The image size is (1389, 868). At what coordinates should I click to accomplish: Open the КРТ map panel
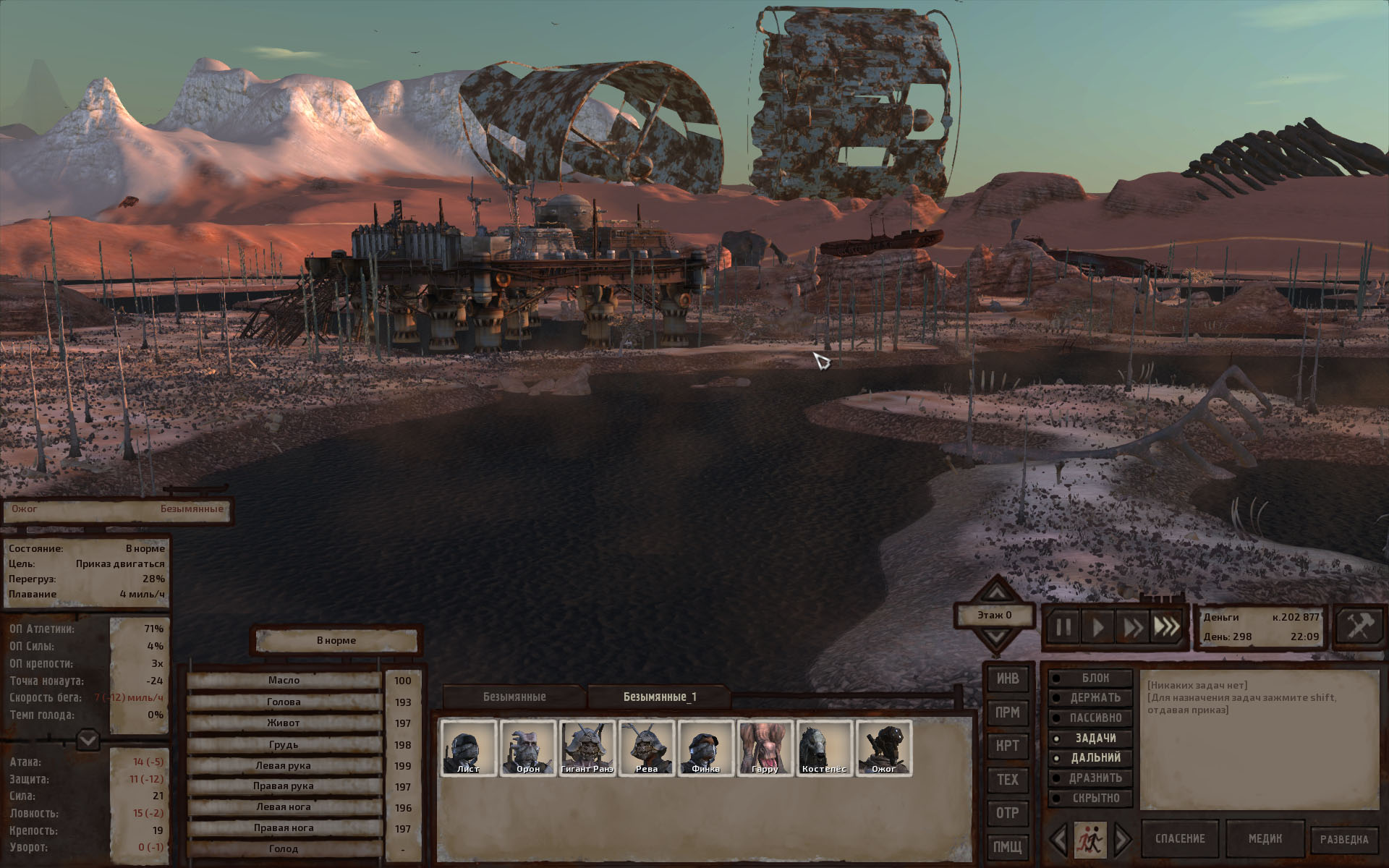pyautogui.click(x=1007, y=746)
